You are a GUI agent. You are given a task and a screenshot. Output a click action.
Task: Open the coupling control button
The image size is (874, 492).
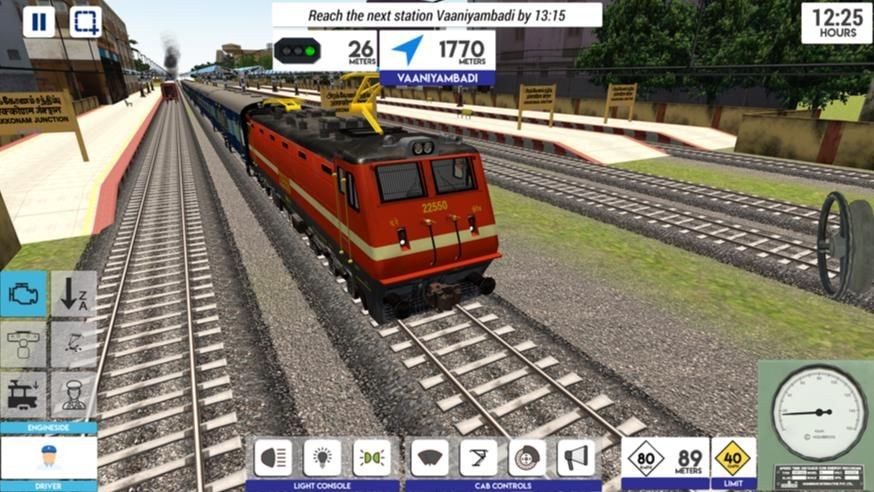[x=23, y=344]
